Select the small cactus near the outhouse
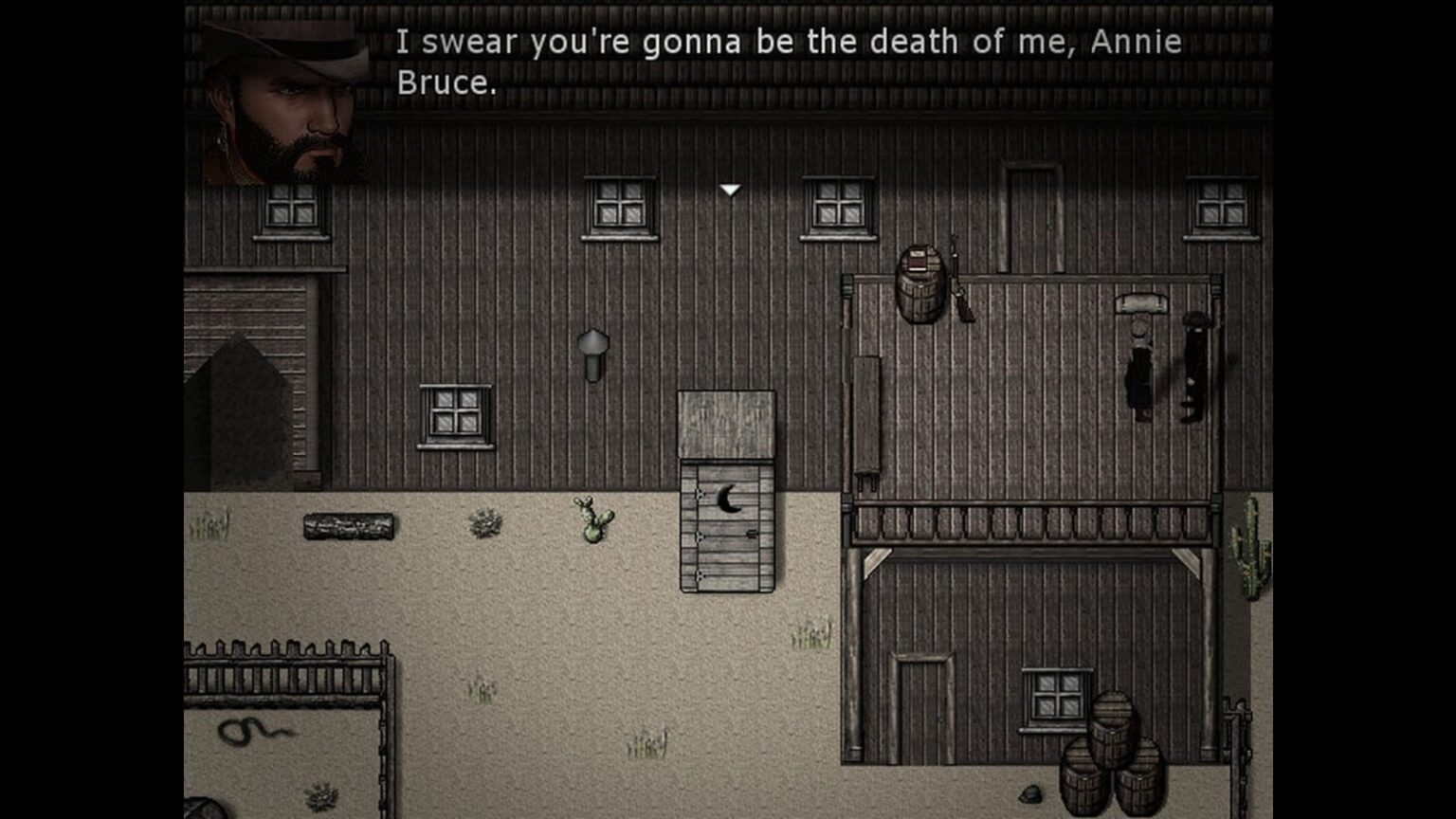The height and width of the screenshot is (819, 1456). 592,521
